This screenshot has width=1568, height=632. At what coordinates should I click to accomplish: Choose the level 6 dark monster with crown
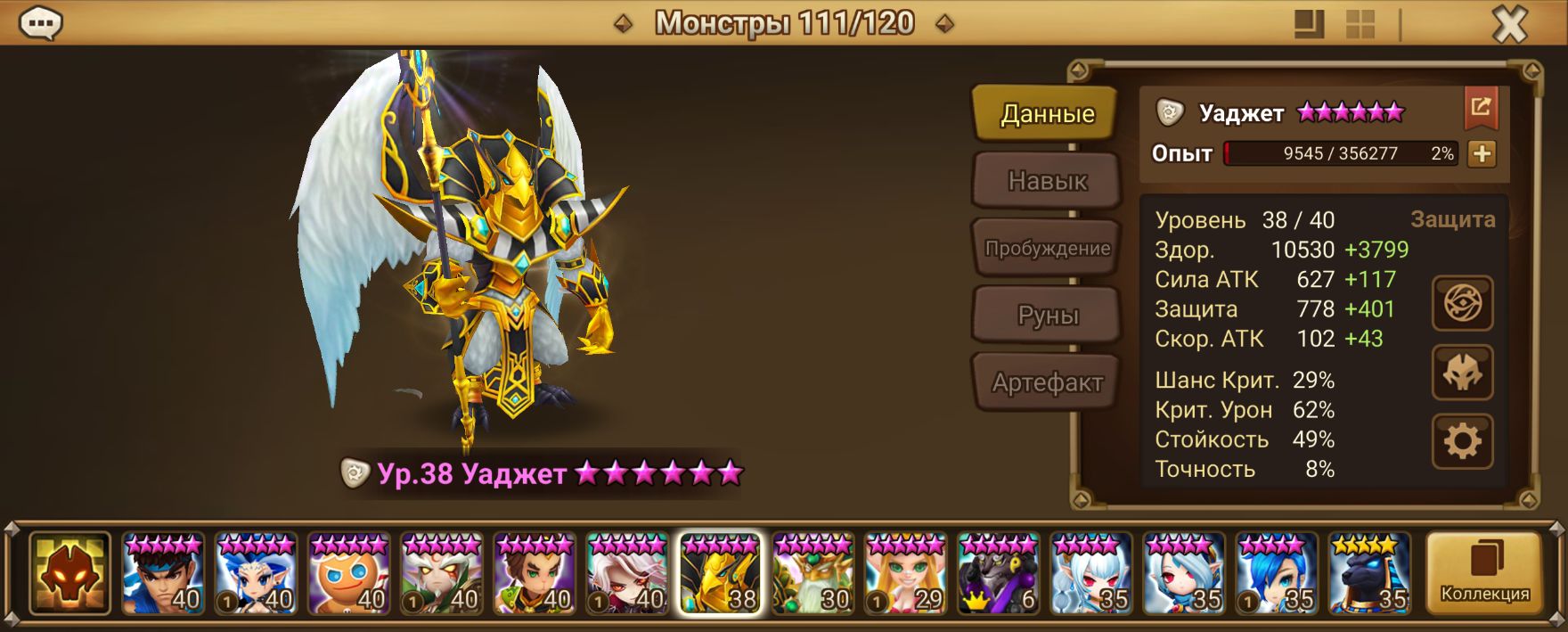[998, 573]
